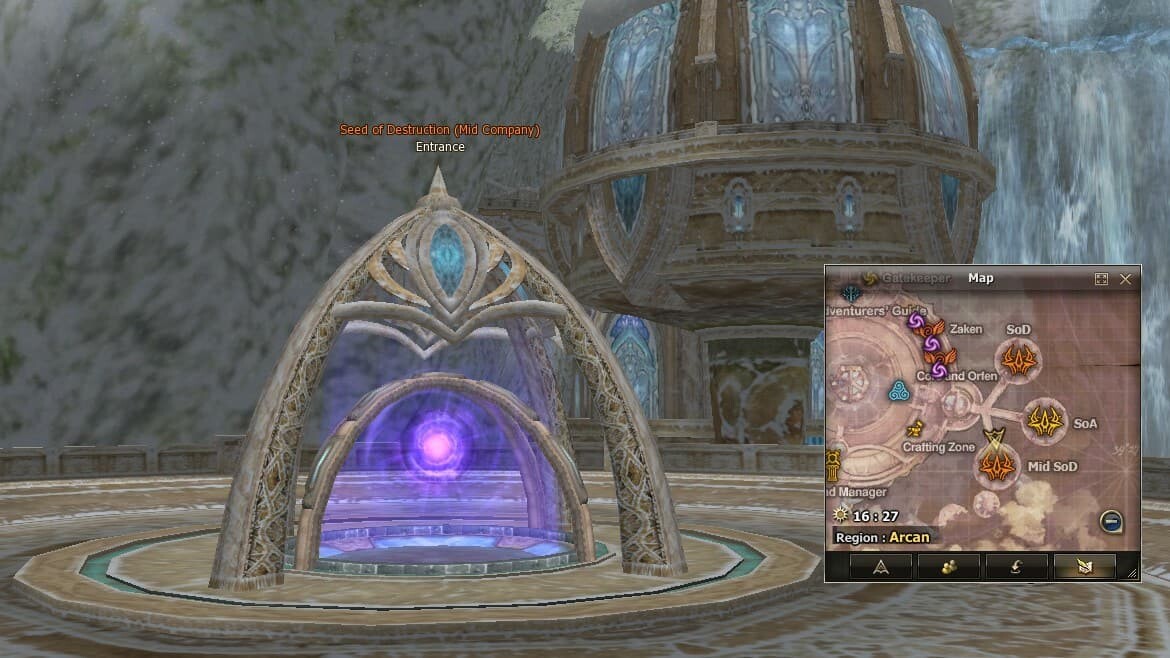Click the Gatekeeper swirl icon on the map
1170x658 pixels.
tap(869, 278)
